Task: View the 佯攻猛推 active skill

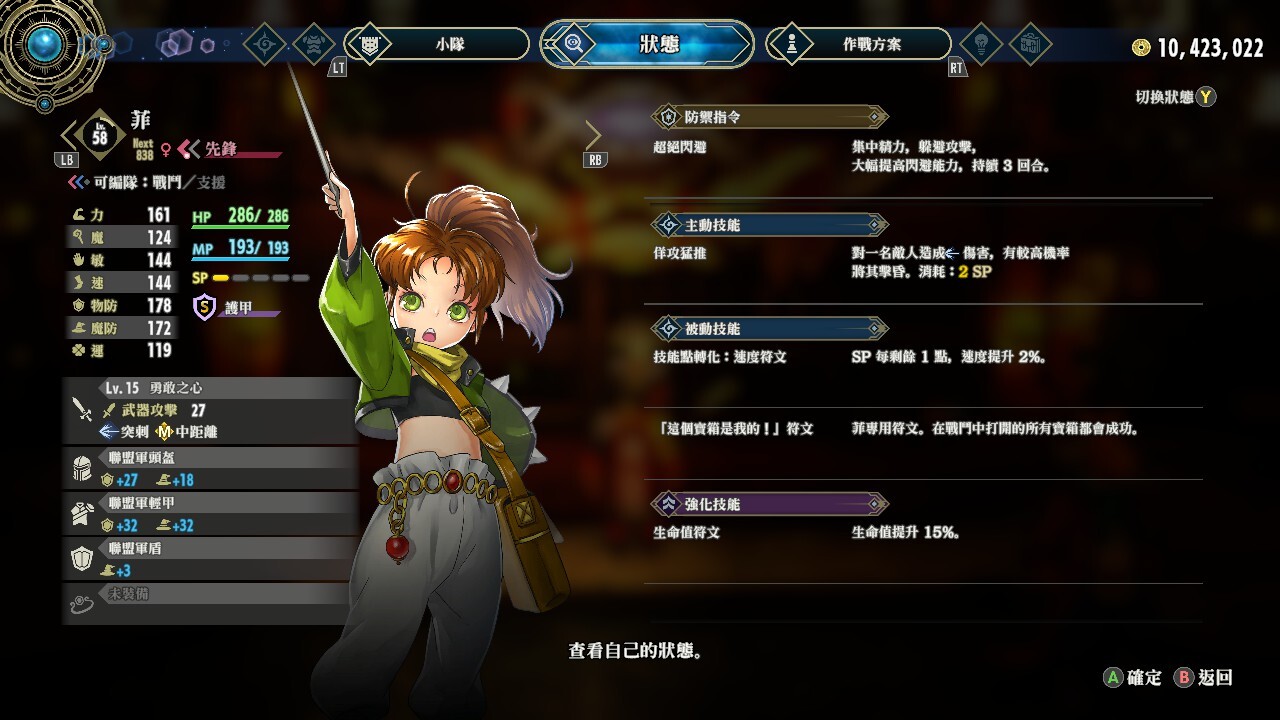Action: click(679, 254)
